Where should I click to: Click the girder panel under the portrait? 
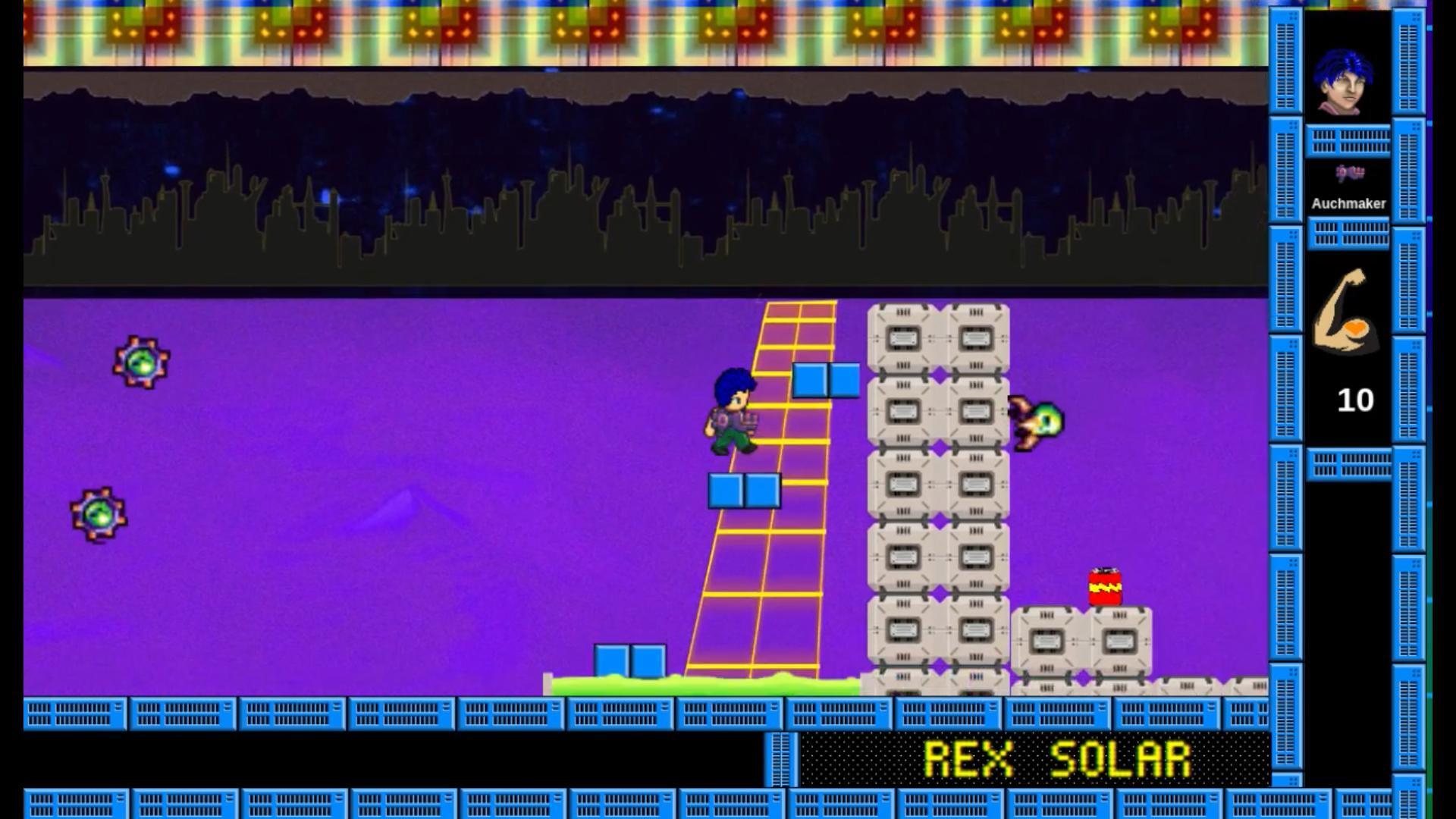[x=1349, y=140]
